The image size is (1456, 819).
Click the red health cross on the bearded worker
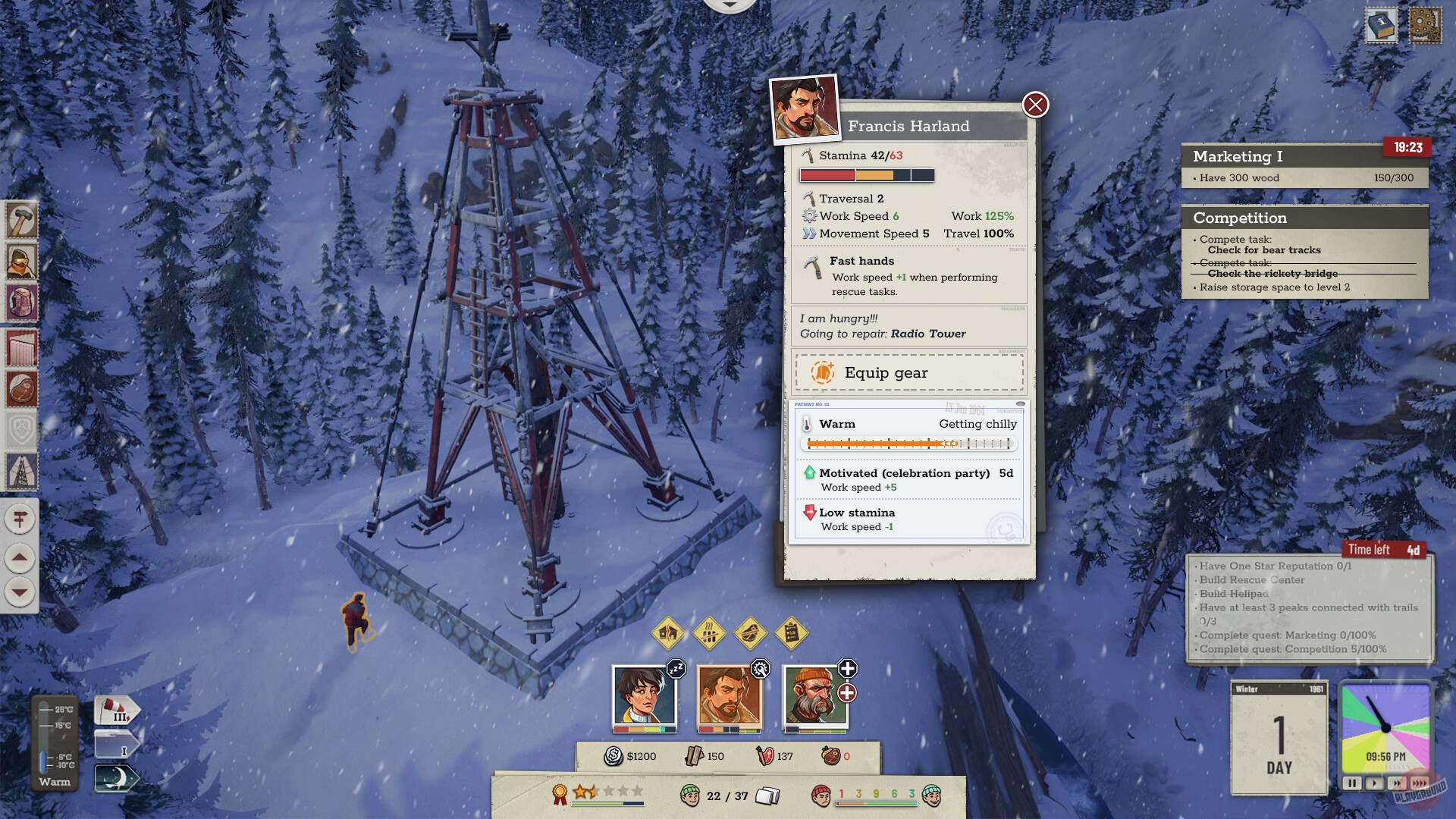pyautogui.click(x=847, y=691)
